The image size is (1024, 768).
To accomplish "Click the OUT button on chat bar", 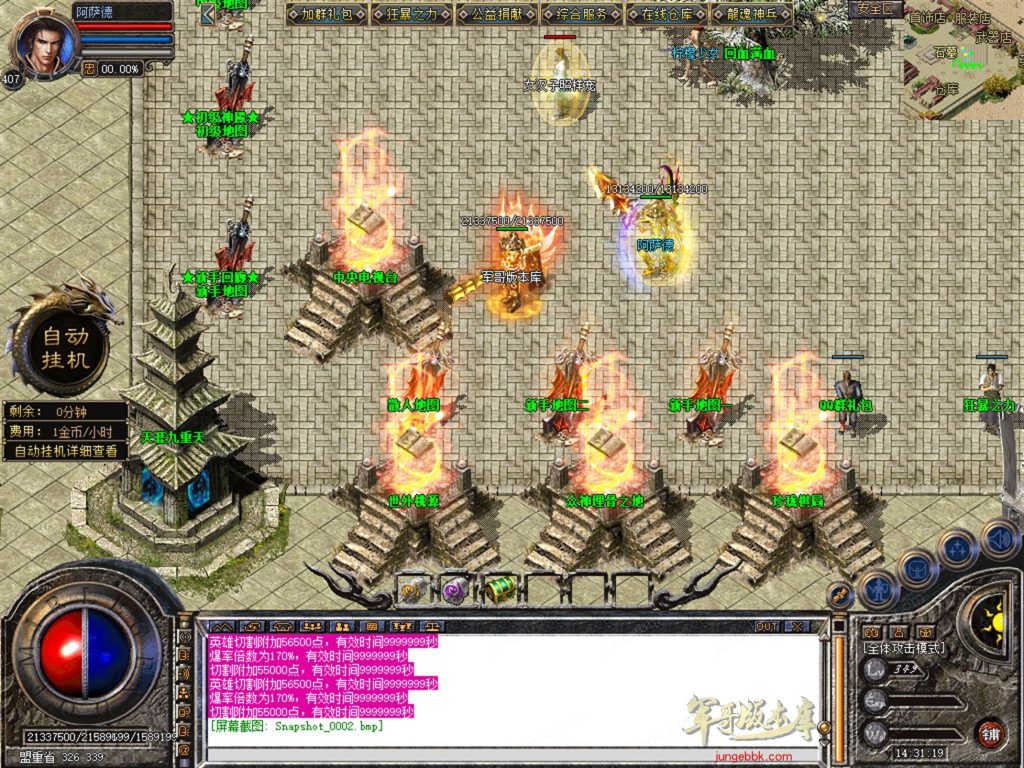I will tap(767, 626).
